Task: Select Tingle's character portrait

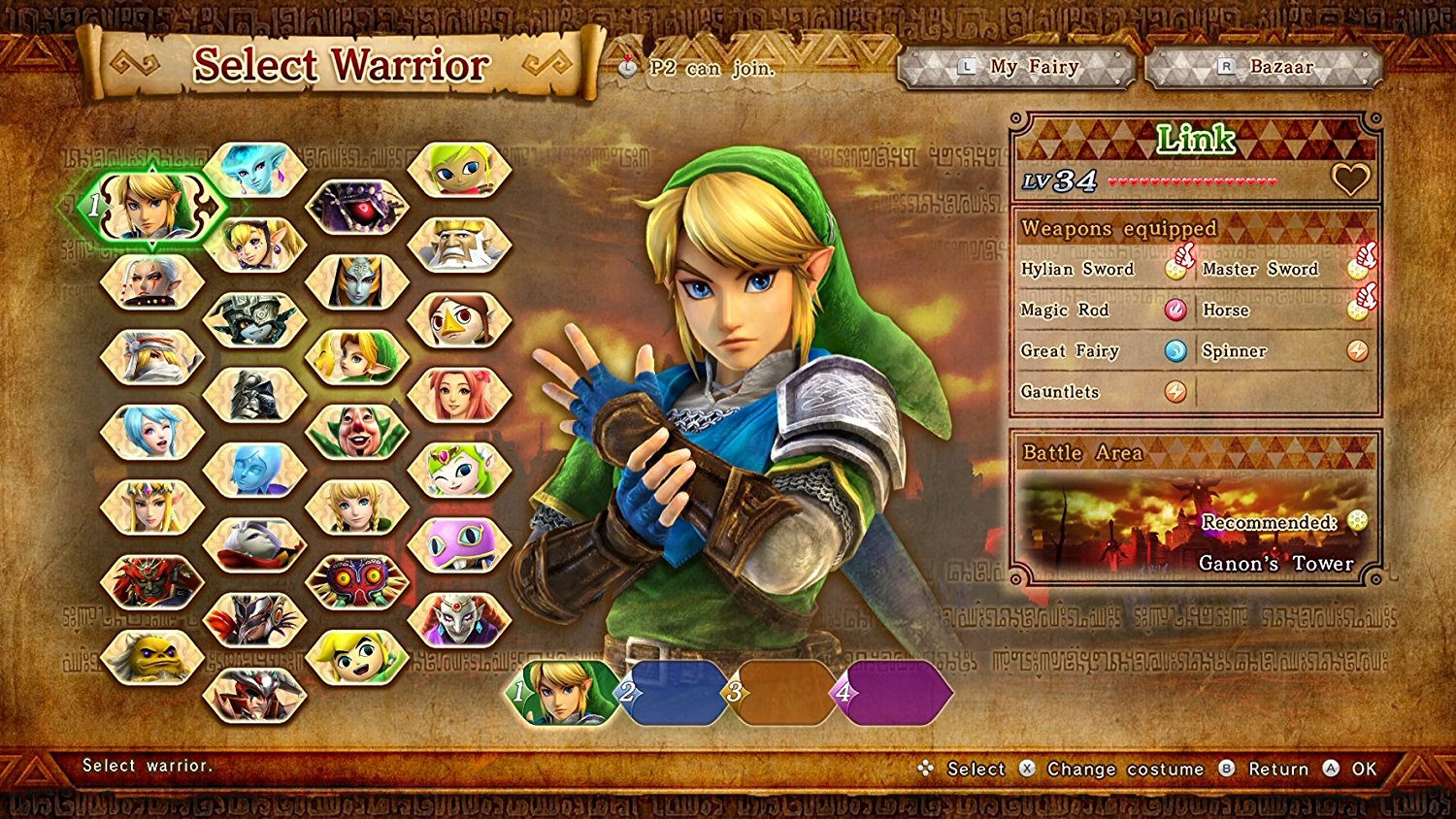Action: tap(356, 429)
